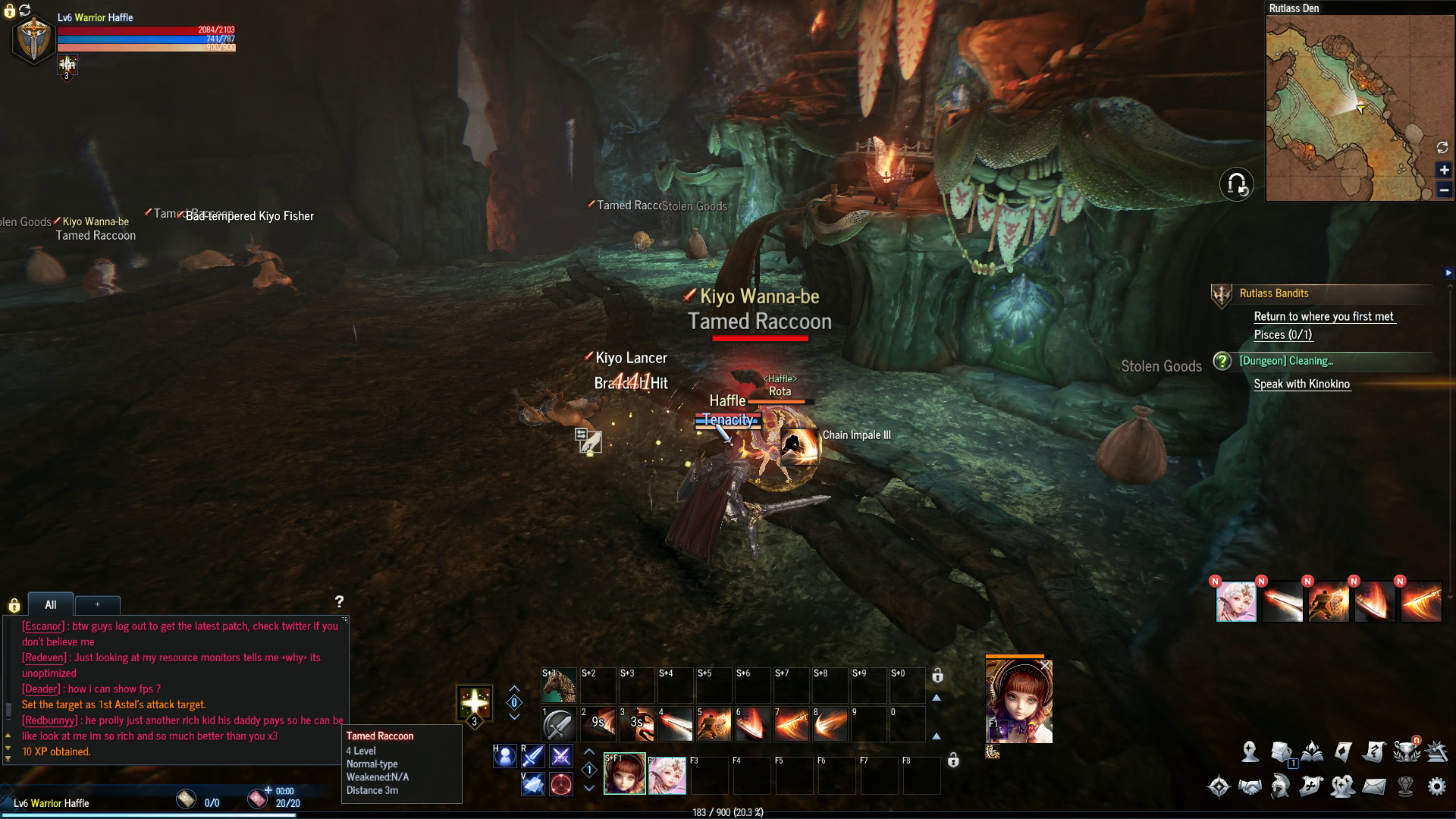This screenshot has width=1456, height=819.
Task: Open the handshake social menu icon
Action: pyautogui.click(x=1250, y=786)
